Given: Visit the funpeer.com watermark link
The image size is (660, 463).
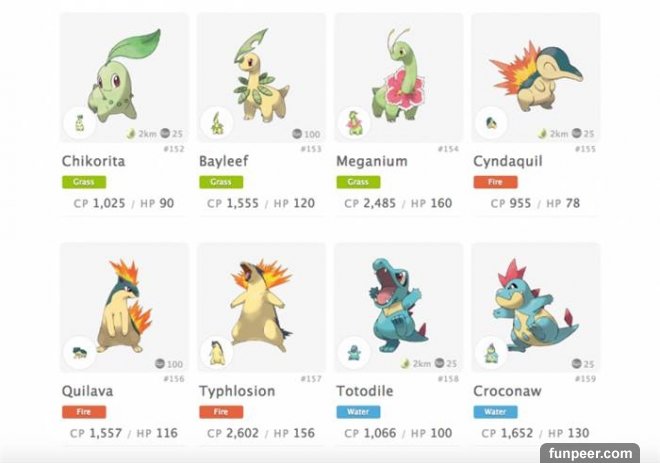Looking at the screenshot, I should (x=618, y=452).
